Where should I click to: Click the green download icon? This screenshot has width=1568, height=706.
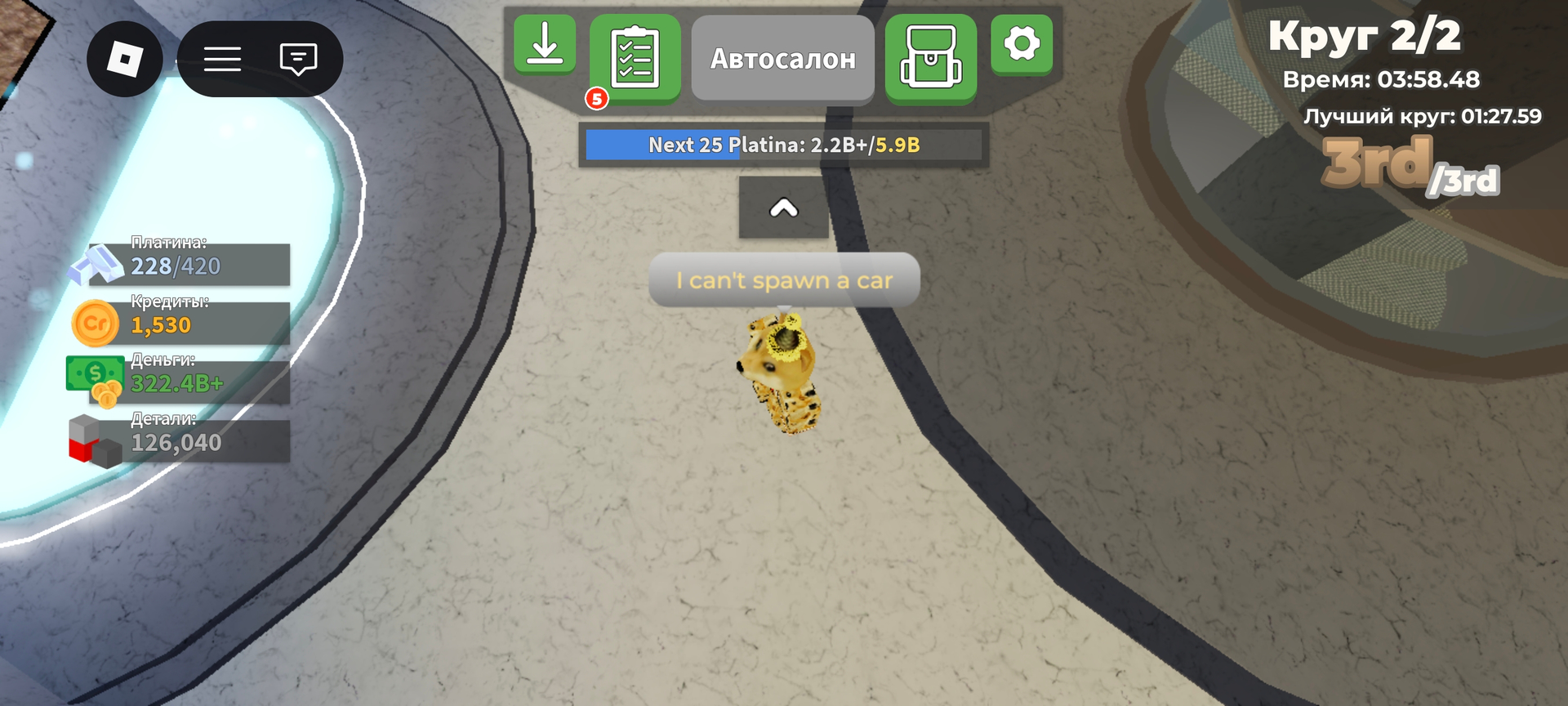(544, 45)
